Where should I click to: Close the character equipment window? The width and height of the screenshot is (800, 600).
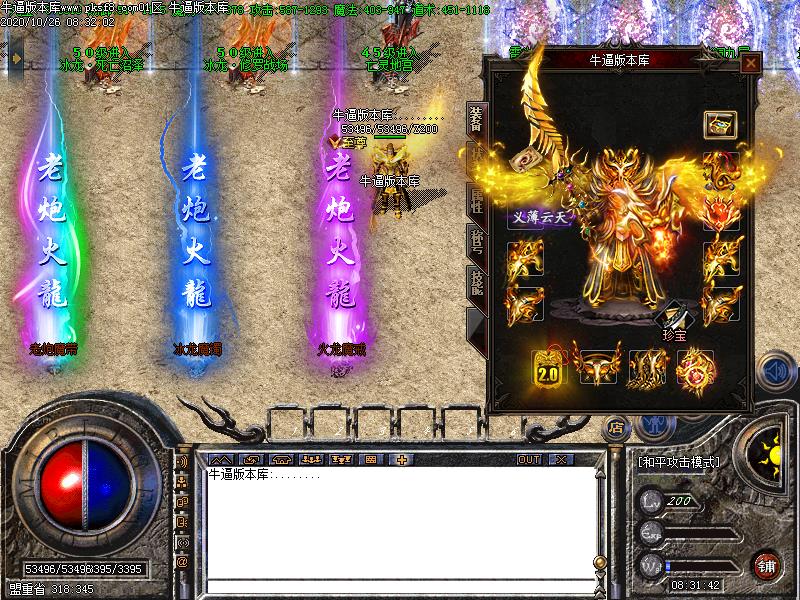pyautogui.click(x=750, y=62)
